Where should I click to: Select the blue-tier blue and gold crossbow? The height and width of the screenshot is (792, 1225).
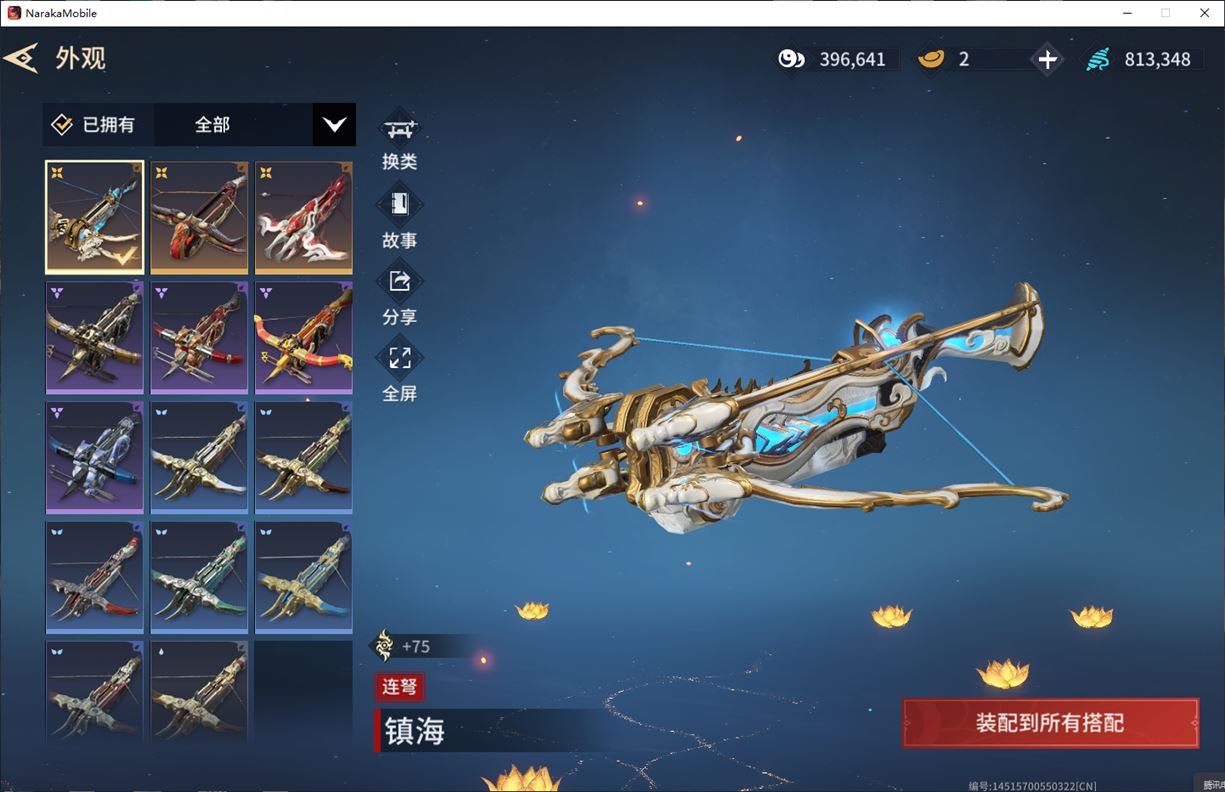(x=303, y=577)
